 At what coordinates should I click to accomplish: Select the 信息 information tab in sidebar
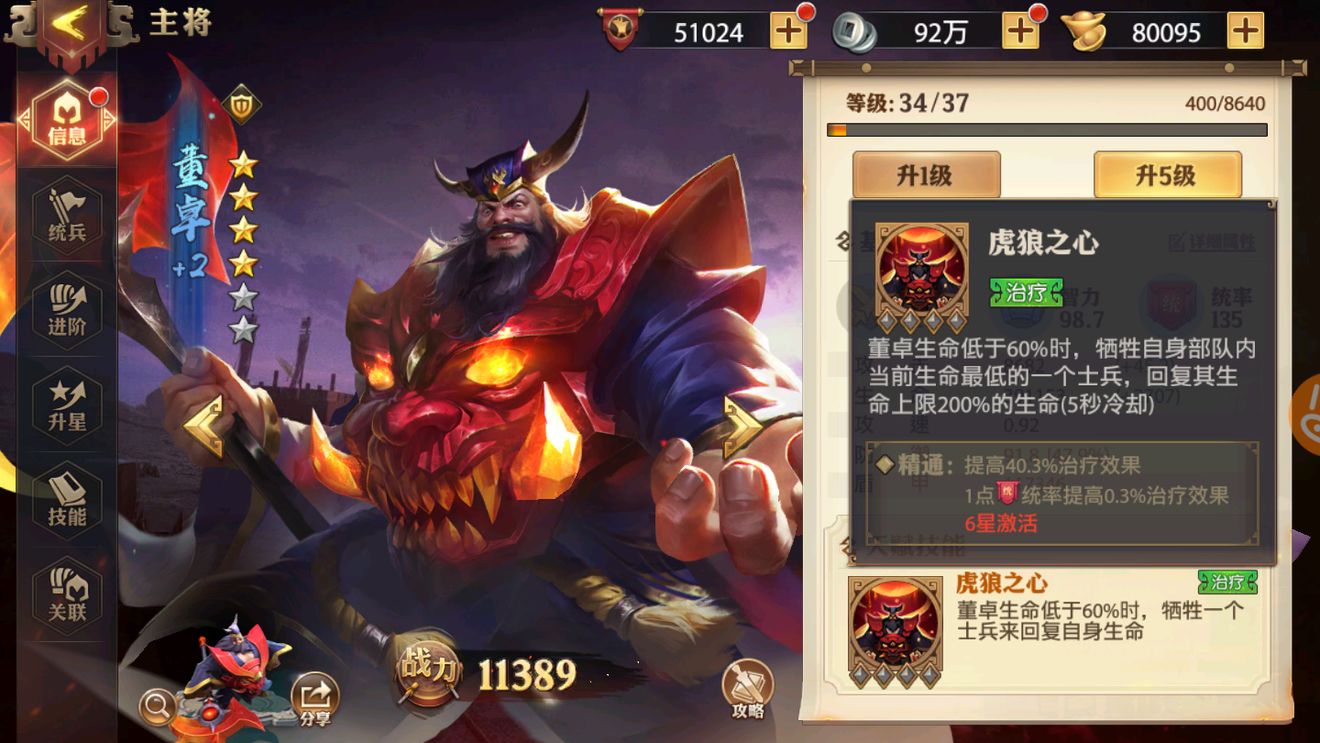click(66, 116)
